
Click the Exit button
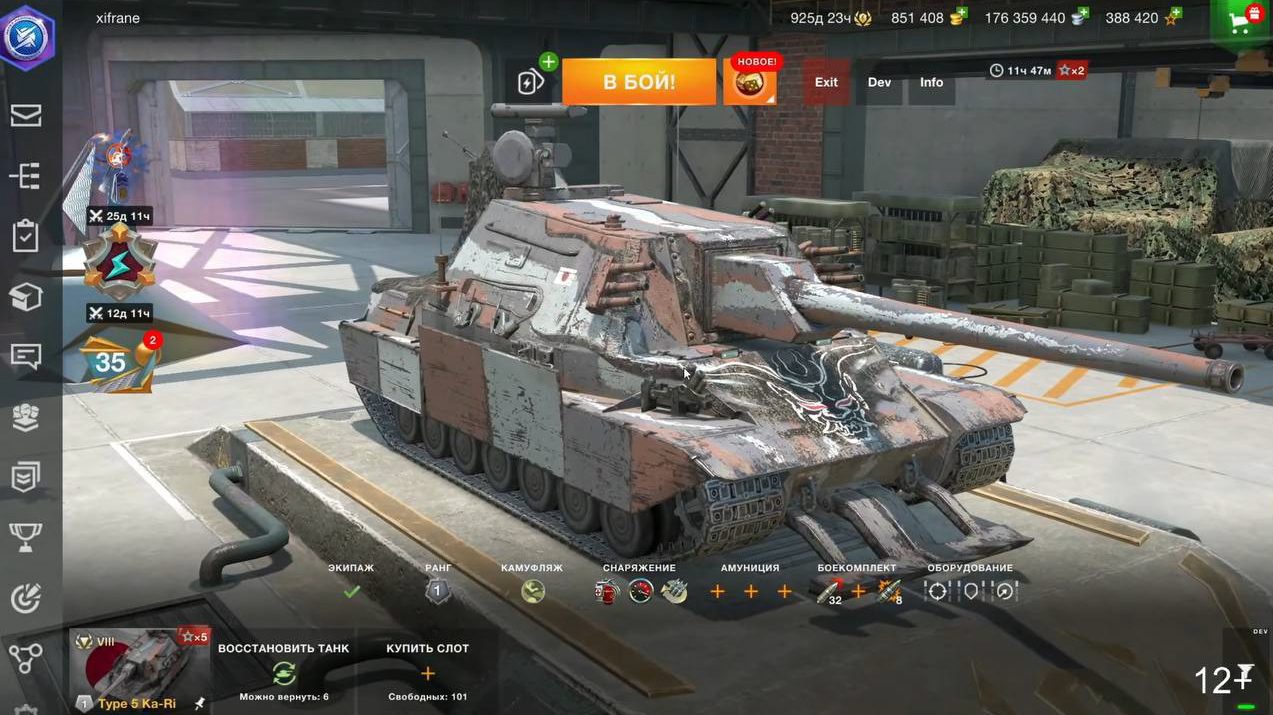(826, 82)
